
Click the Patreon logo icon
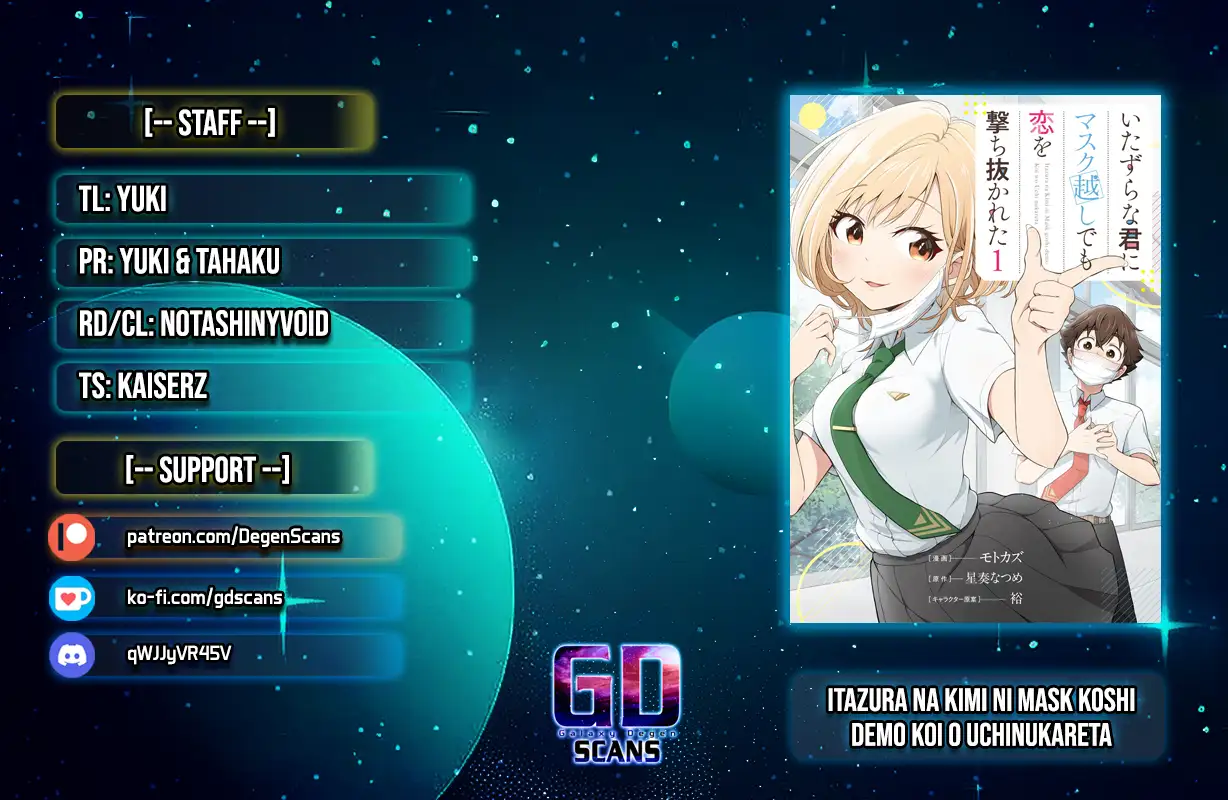72,538
